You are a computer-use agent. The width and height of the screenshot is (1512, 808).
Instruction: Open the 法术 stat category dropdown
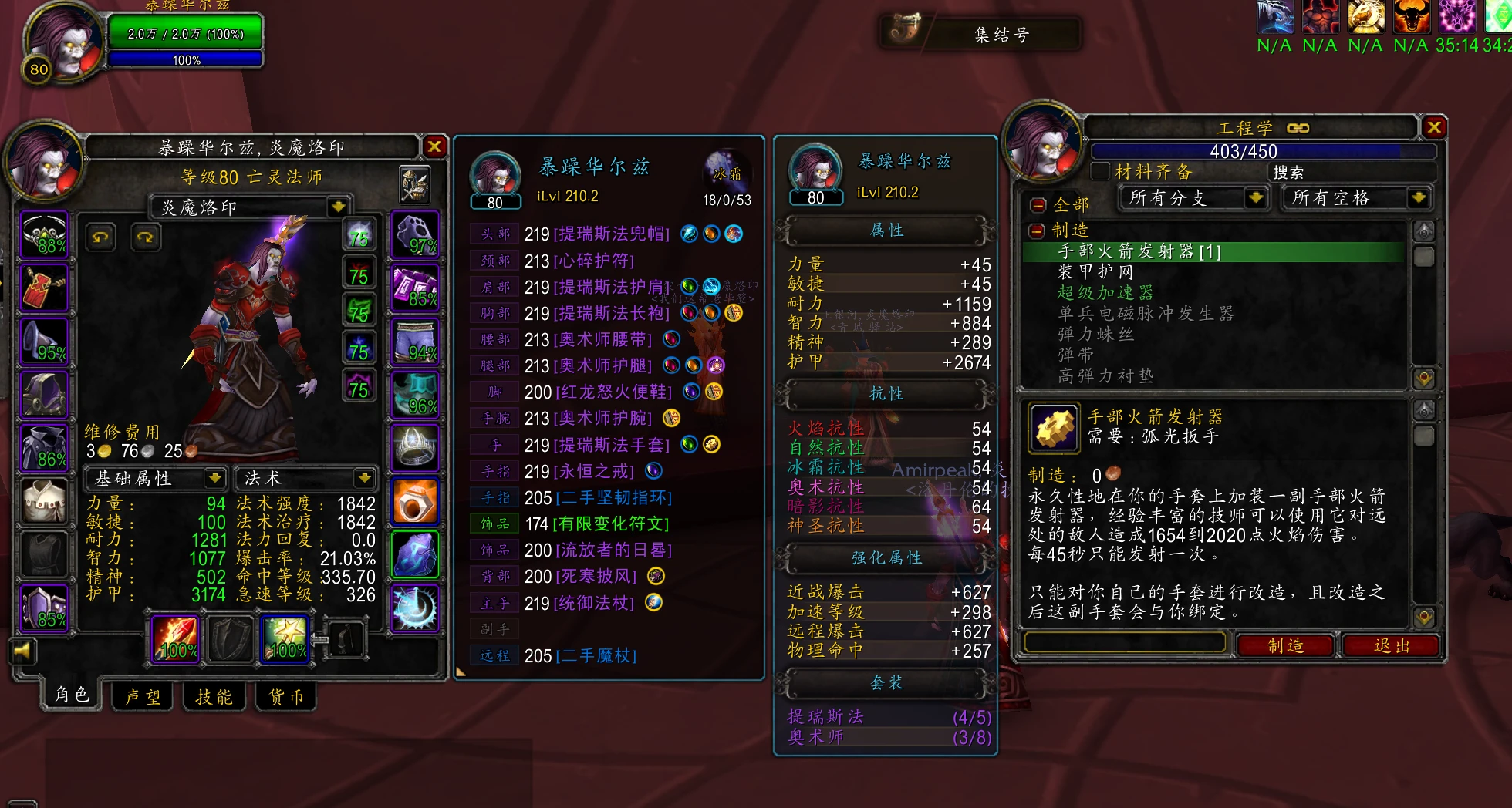tap(363, 479)
